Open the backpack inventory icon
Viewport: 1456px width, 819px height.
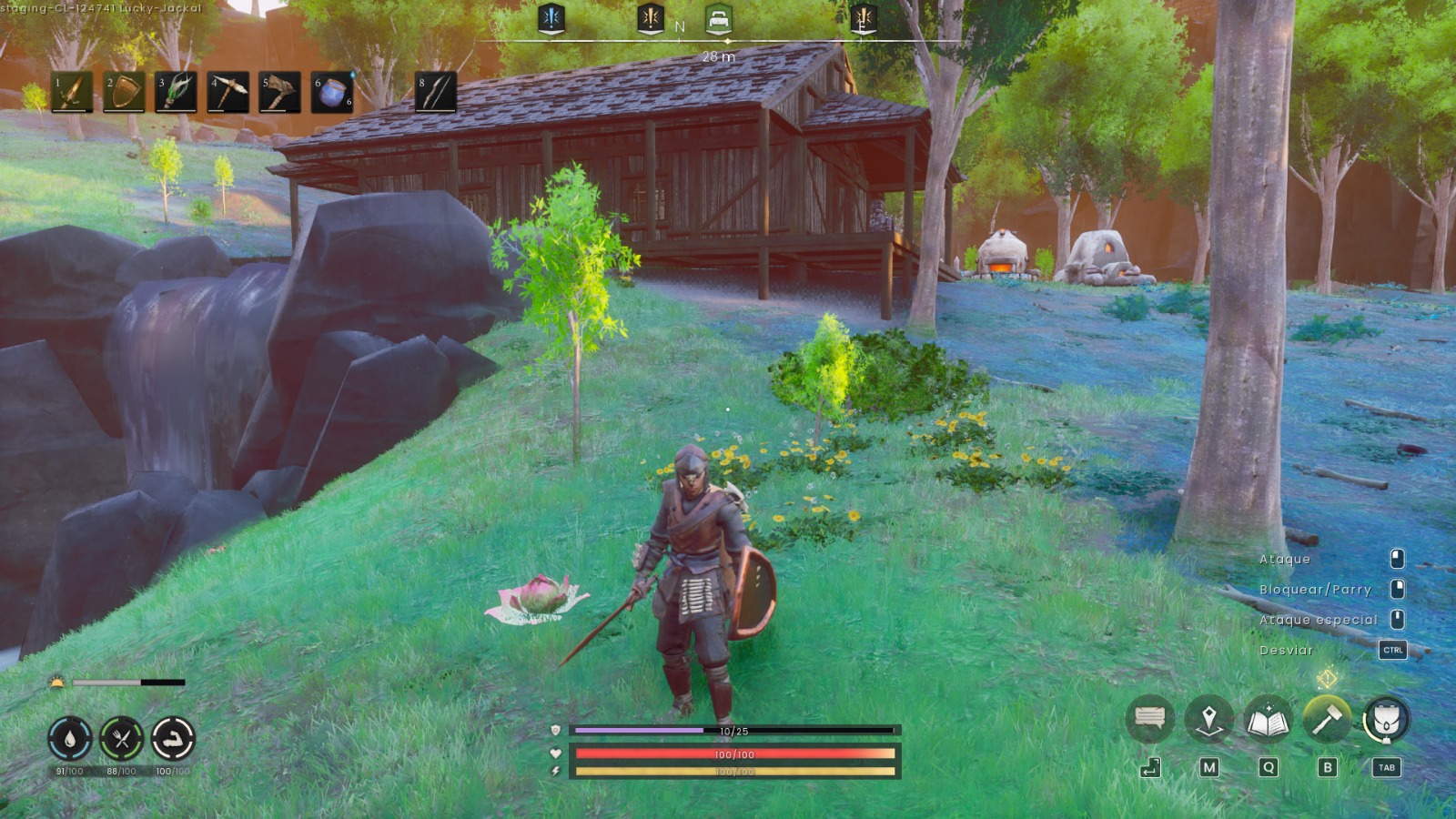(1386, 720)
